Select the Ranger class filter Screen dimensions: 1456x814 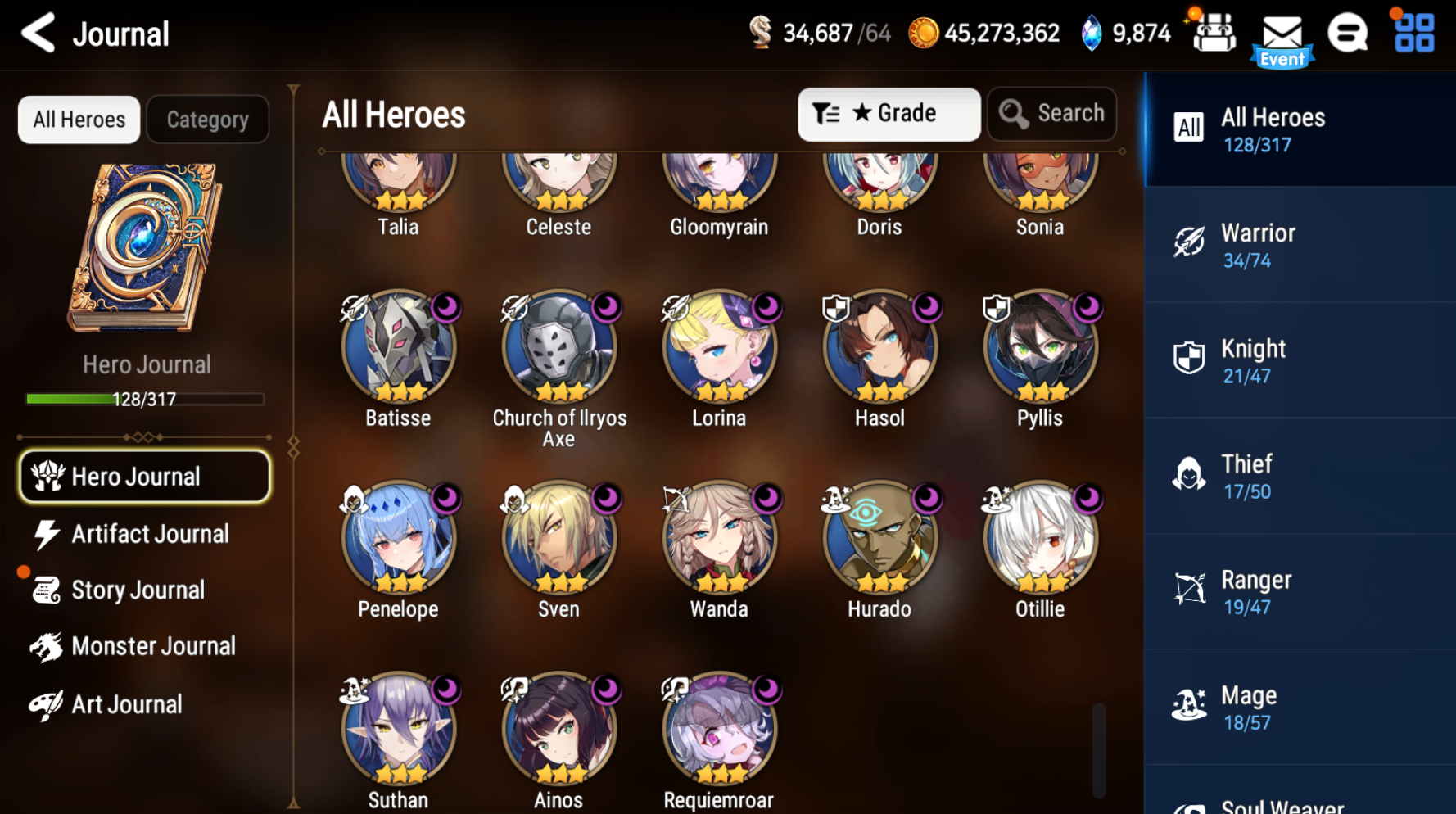1298,590
